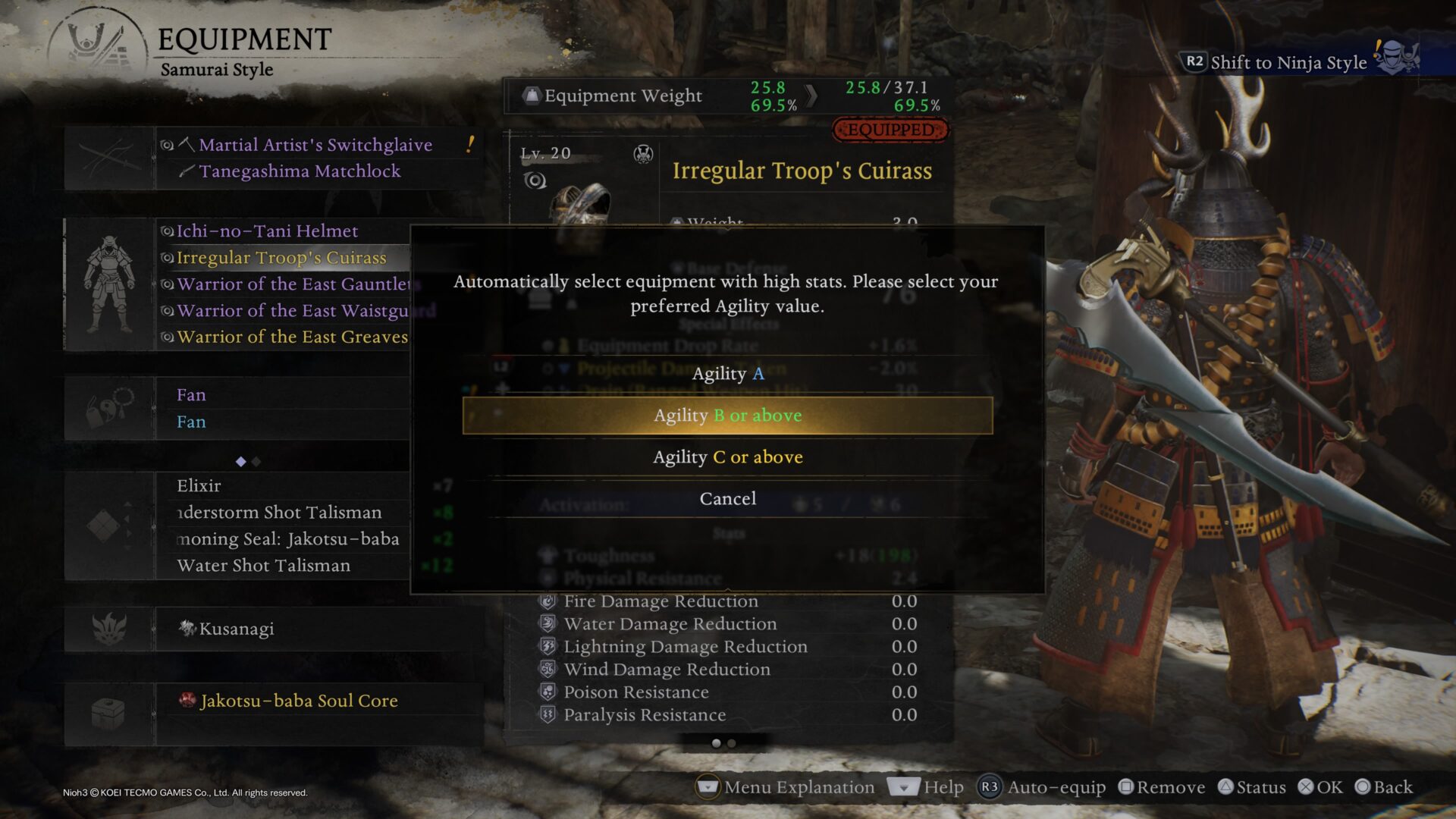Screen dimensions: 1456x819
Task: Select the Thunderstorm Shot Talisman slot
Action: [x=279, y=513]
